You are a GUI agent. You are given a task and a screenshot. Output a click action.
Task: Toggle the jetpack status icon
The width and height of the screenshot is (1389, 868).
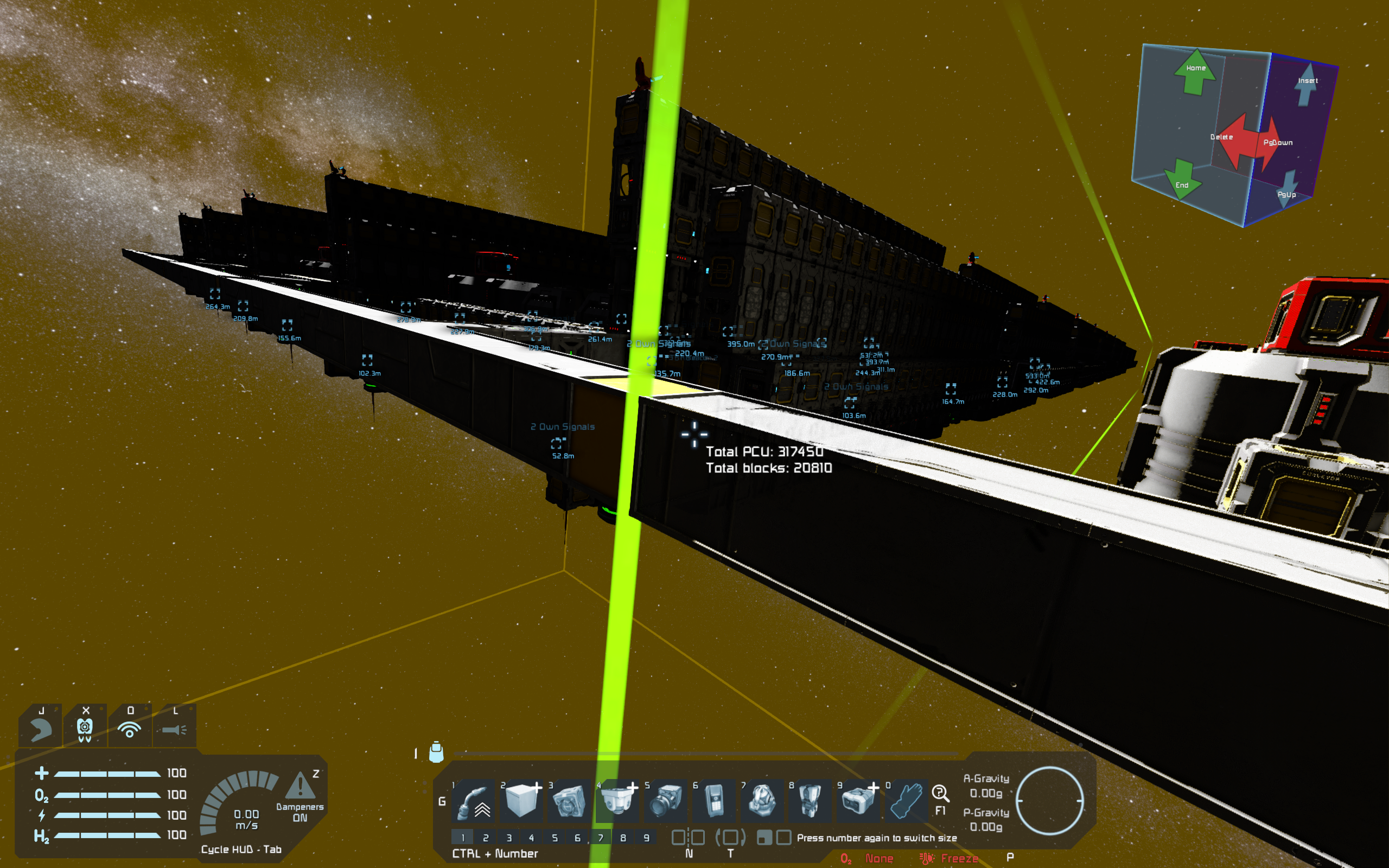click(x=41, y=728)
